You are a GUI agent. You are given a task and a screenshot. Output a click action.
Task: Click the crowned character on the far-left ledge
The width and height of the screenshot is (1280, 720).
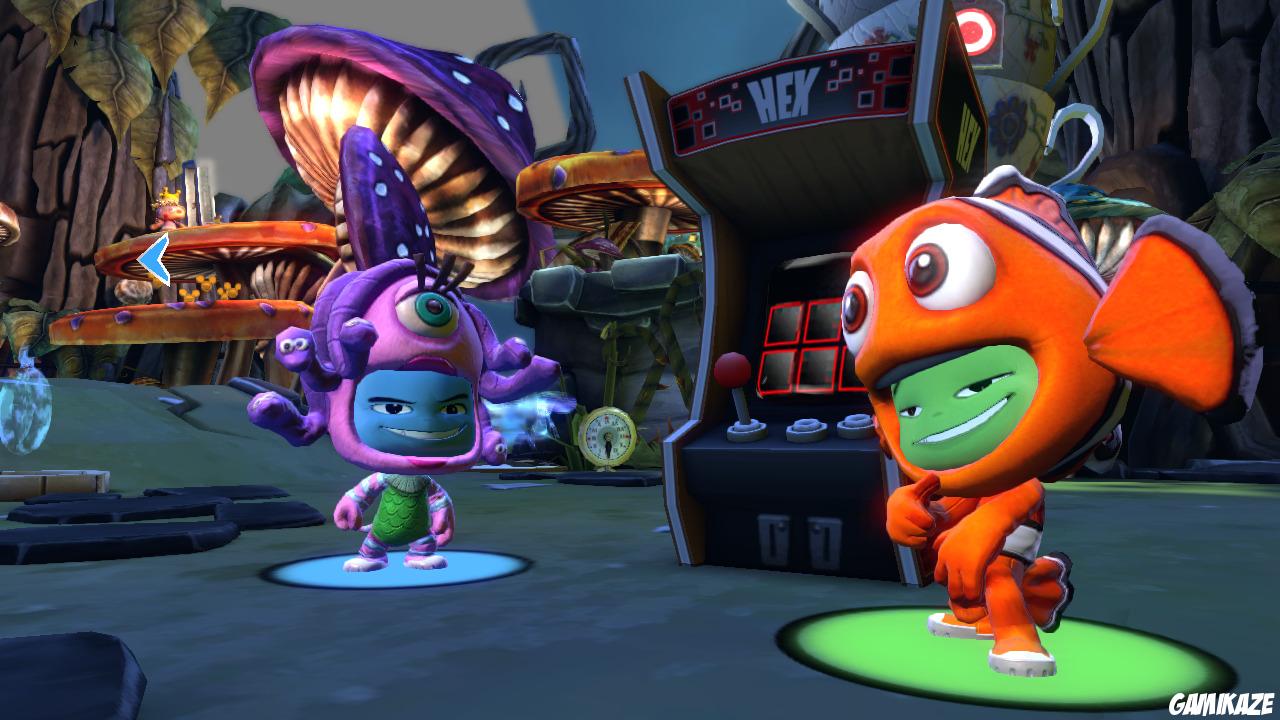pos(168,205)
